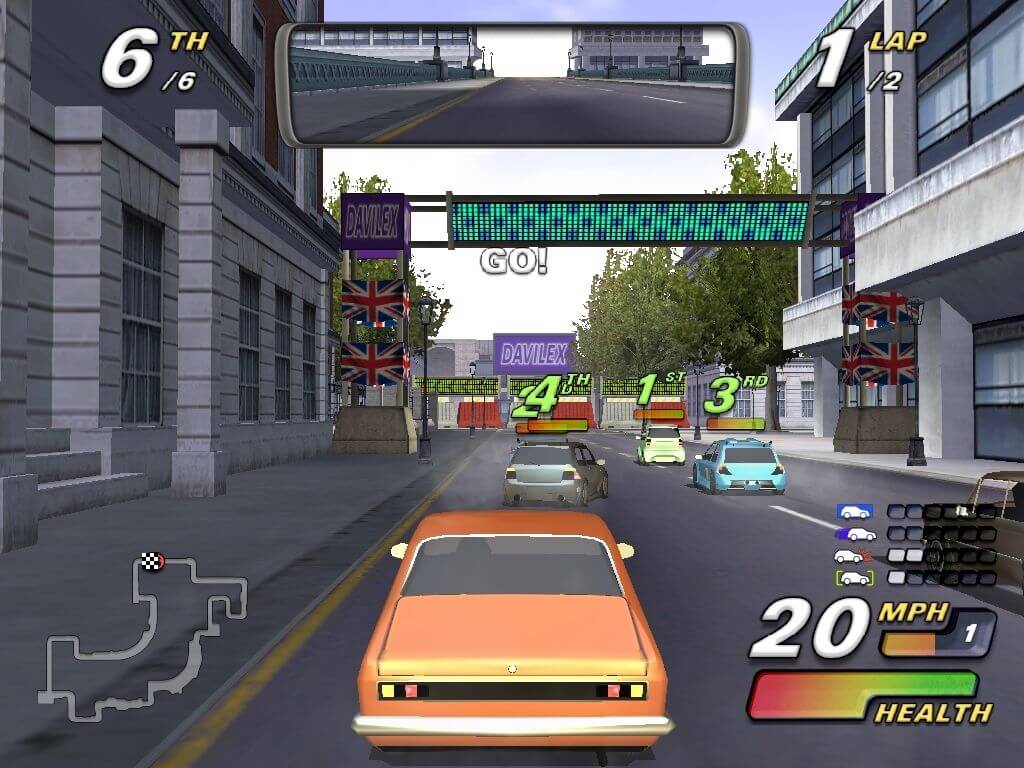Select the checkered flag marker on minimap
Viewport: 1024px width, 768px height.
(152, 561)
